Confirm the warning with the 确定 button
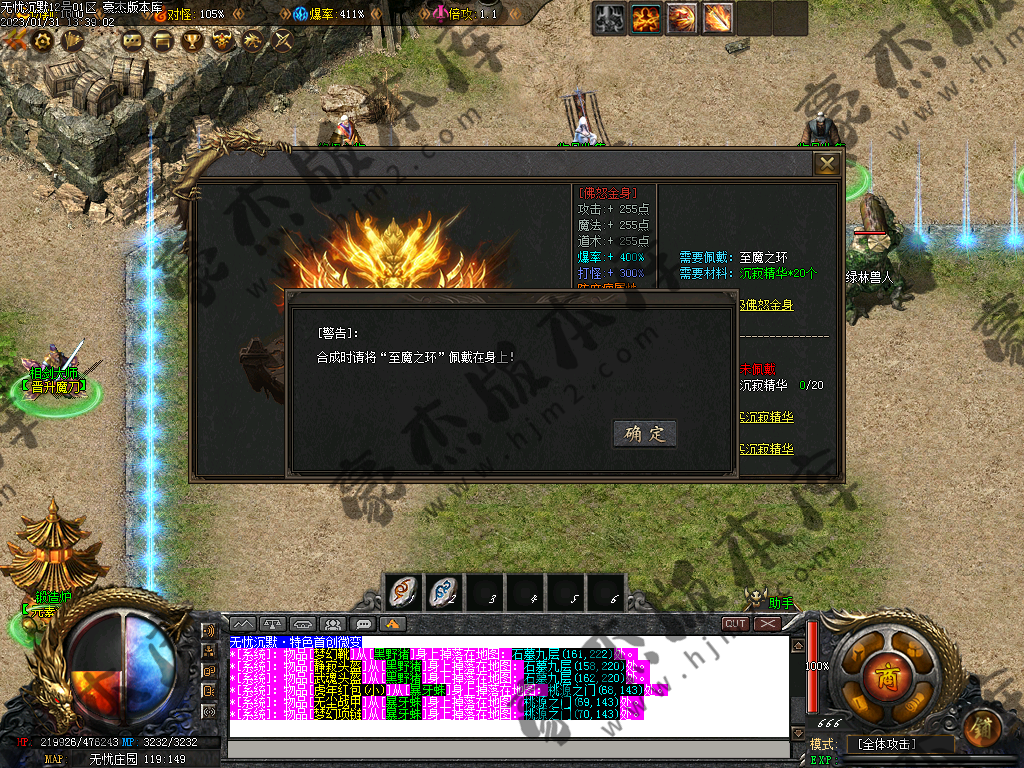Screen dimensions: 1024x768 645,433
